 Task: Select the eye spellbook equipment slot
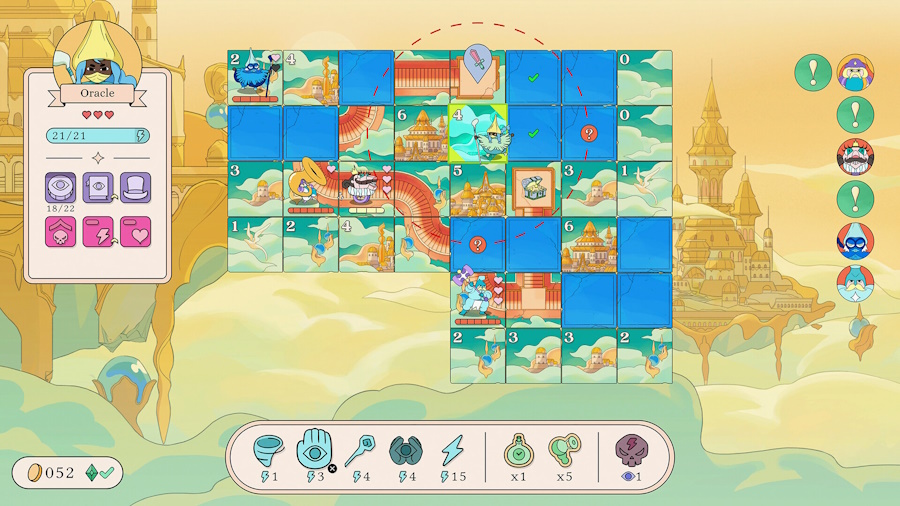pos(98,187)
